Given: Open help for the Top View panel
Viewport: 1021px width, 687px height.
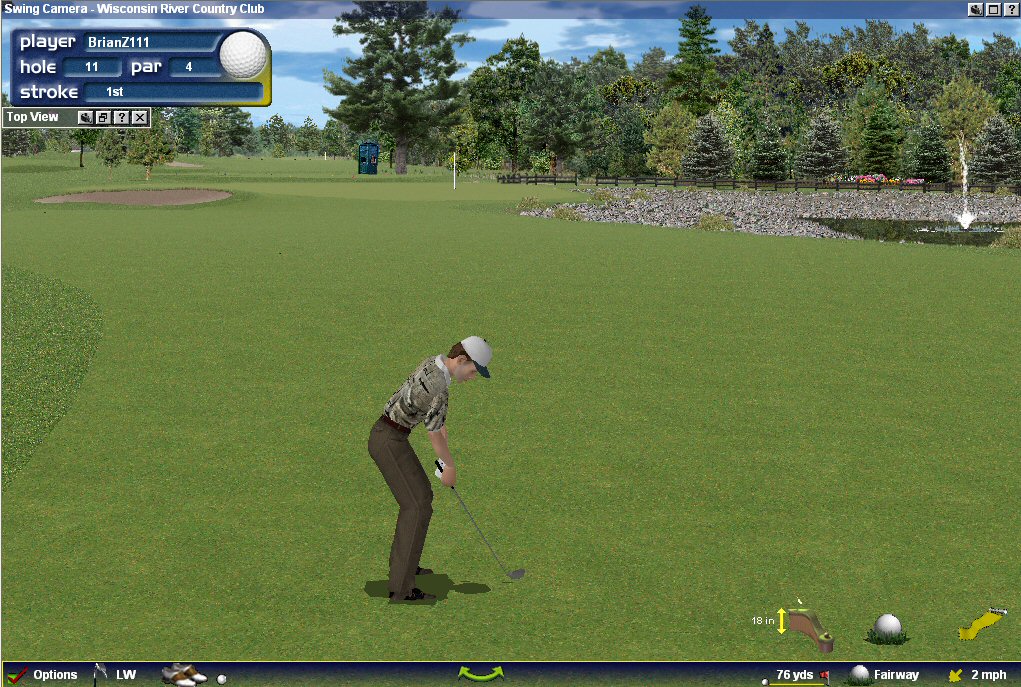Looking at the screenshot, I should [x=122, y=118].
